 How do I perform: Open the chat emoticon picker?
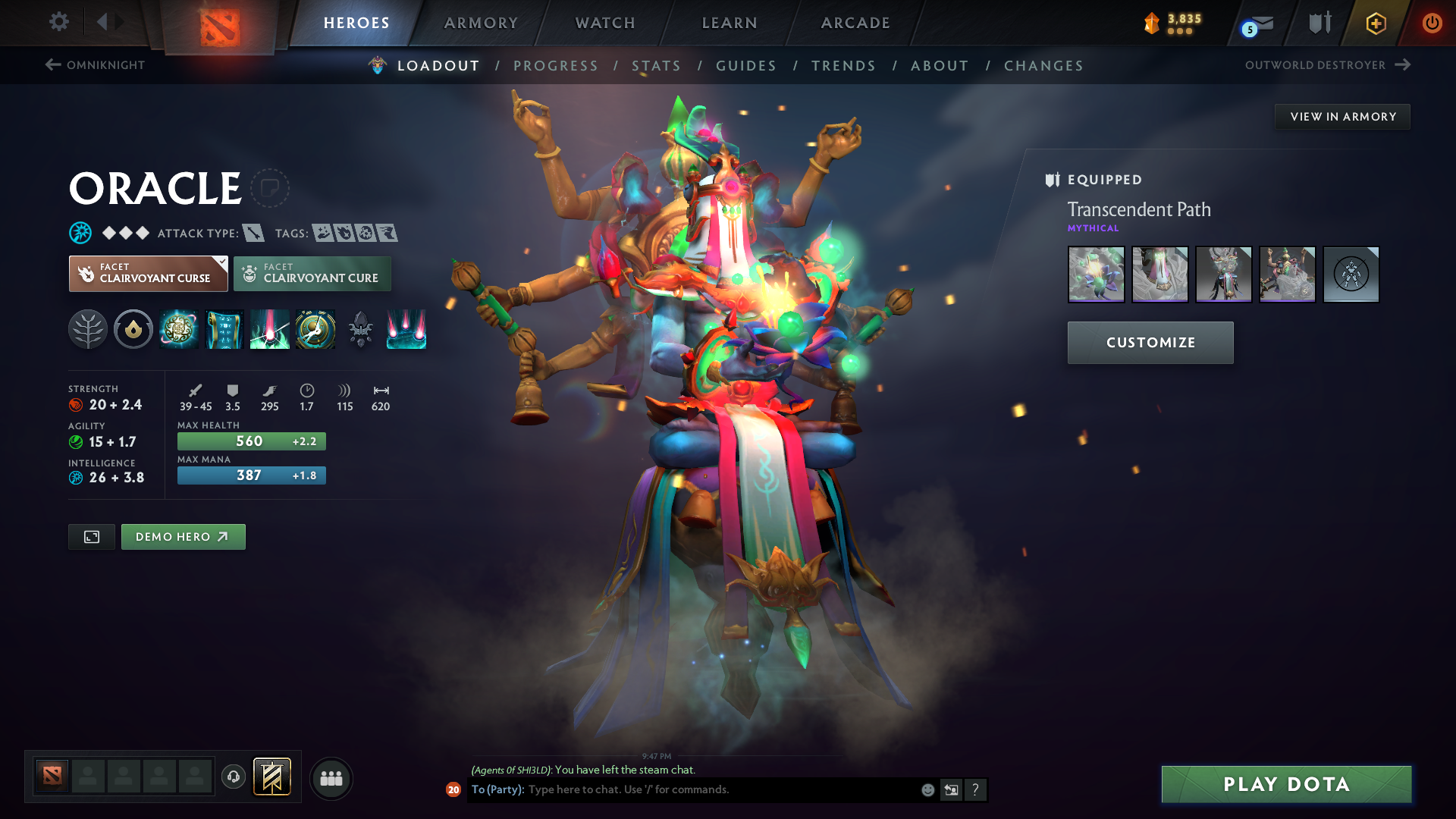927,789
